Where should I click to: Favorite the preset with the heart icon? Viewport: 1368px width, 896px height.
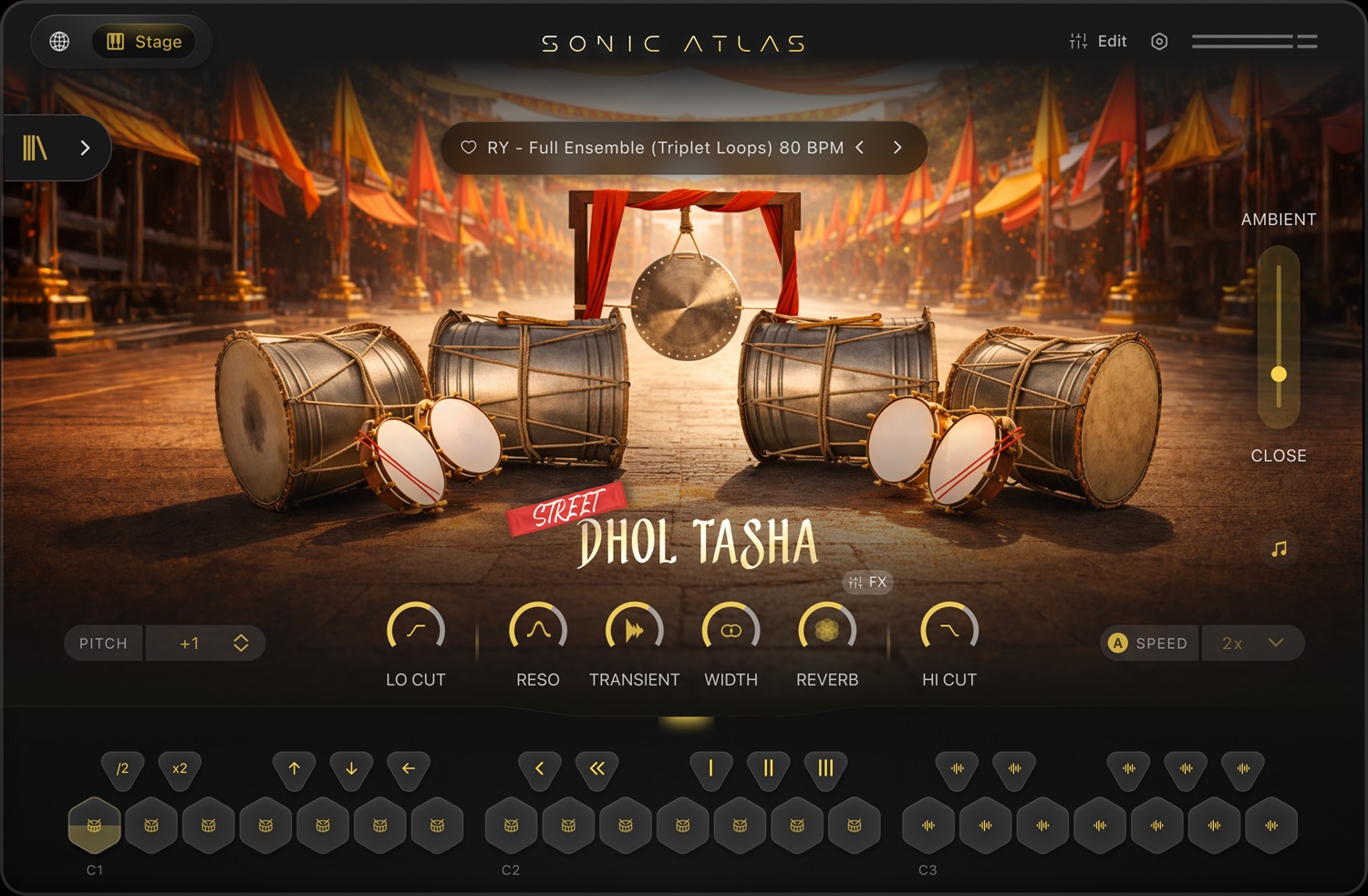point(471,147)
